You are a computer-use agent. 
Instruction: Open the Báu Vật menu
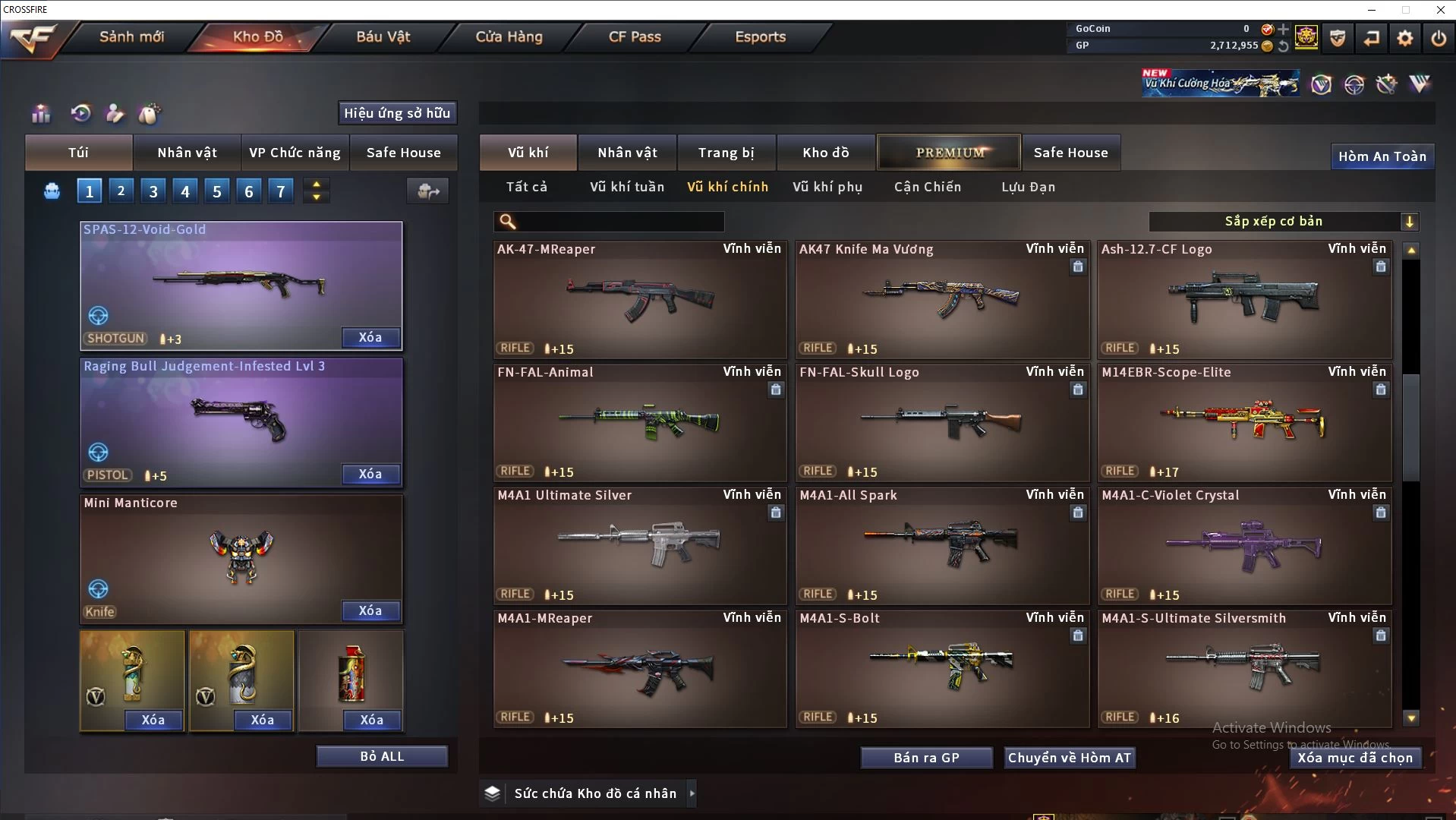click(383, 36)
